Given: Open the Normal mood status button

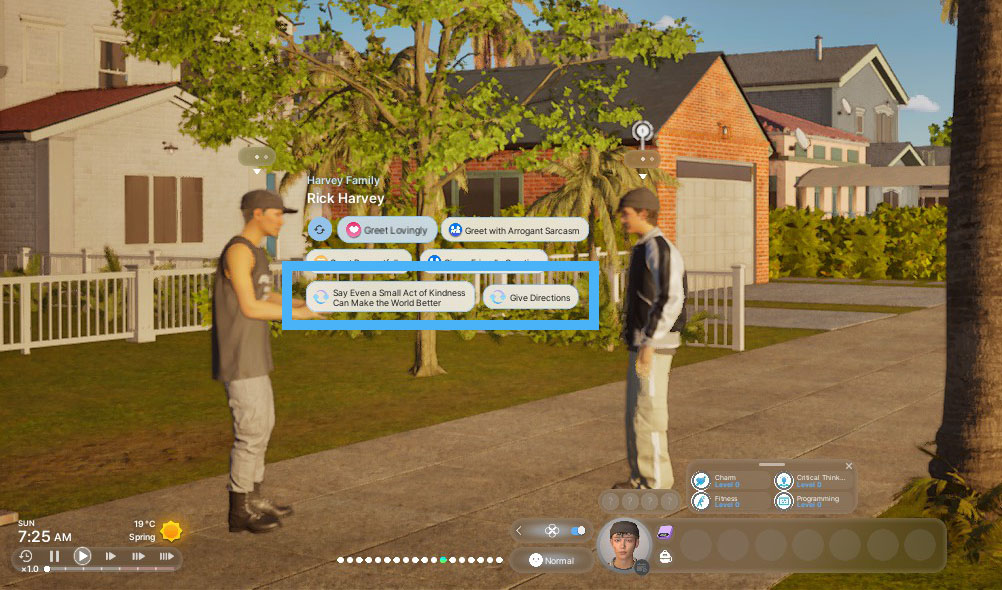Looking at the screenshot, I should click(x=552, y=560).
